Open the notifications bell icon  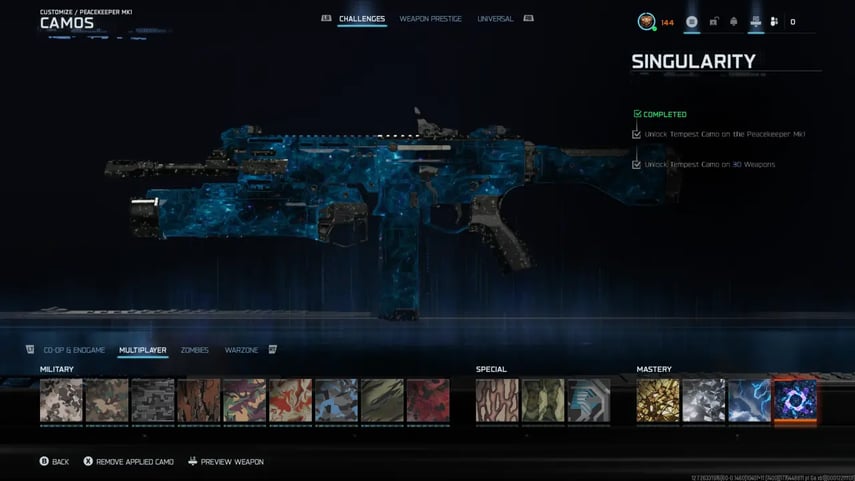(735, 21)
